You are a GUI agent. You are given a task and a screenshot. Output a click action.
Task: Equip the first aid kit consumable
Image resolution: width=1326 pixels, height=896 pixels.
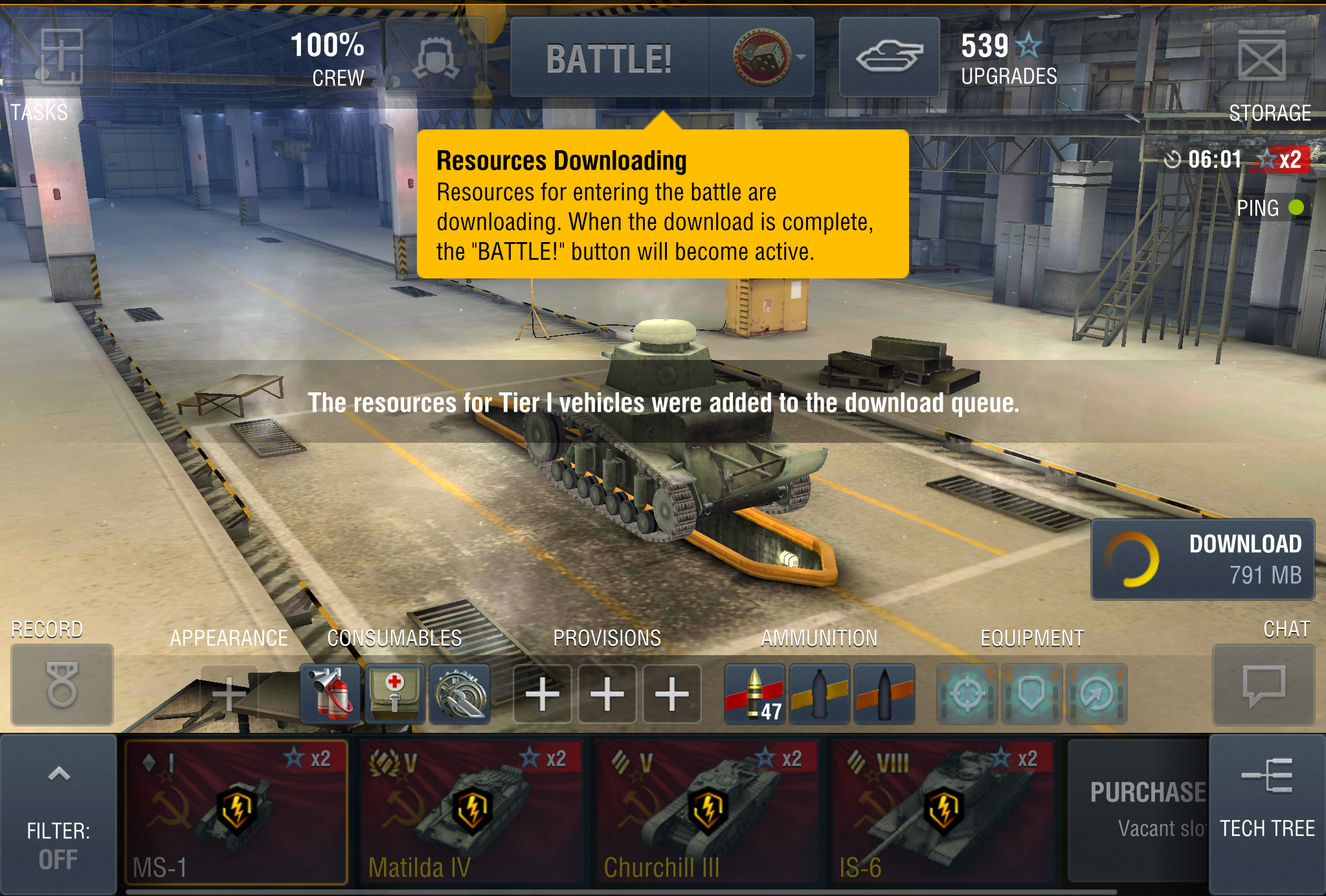point(395,691)
